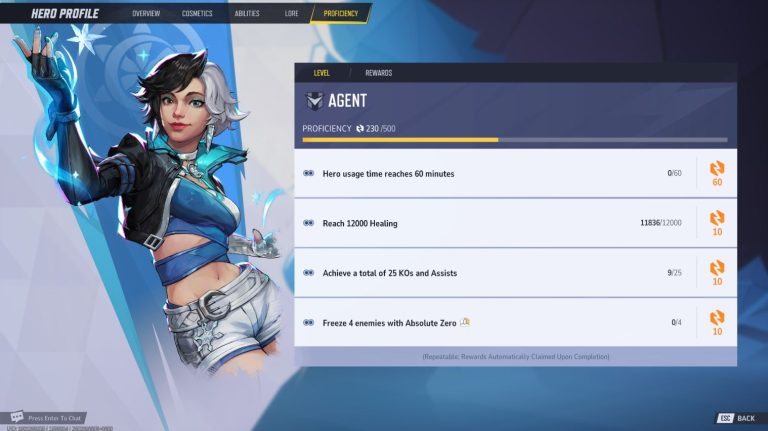Open the Rewards sub-tab
This screenshot has height=431, width=768.
(x=378, y=73)
